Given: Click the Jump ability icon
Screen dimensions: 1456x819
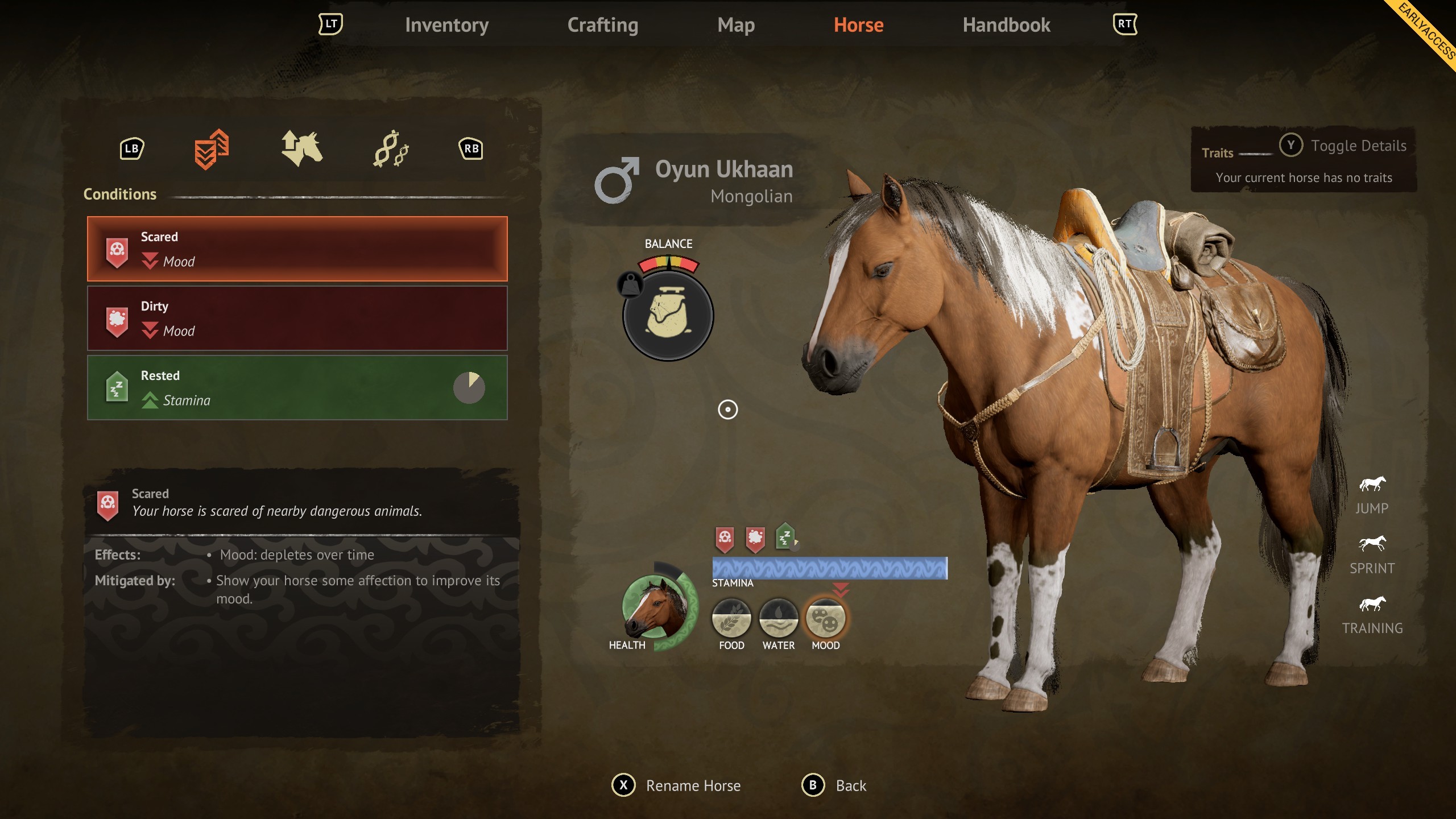Looking at the screenshot, I should (1373, 485).
